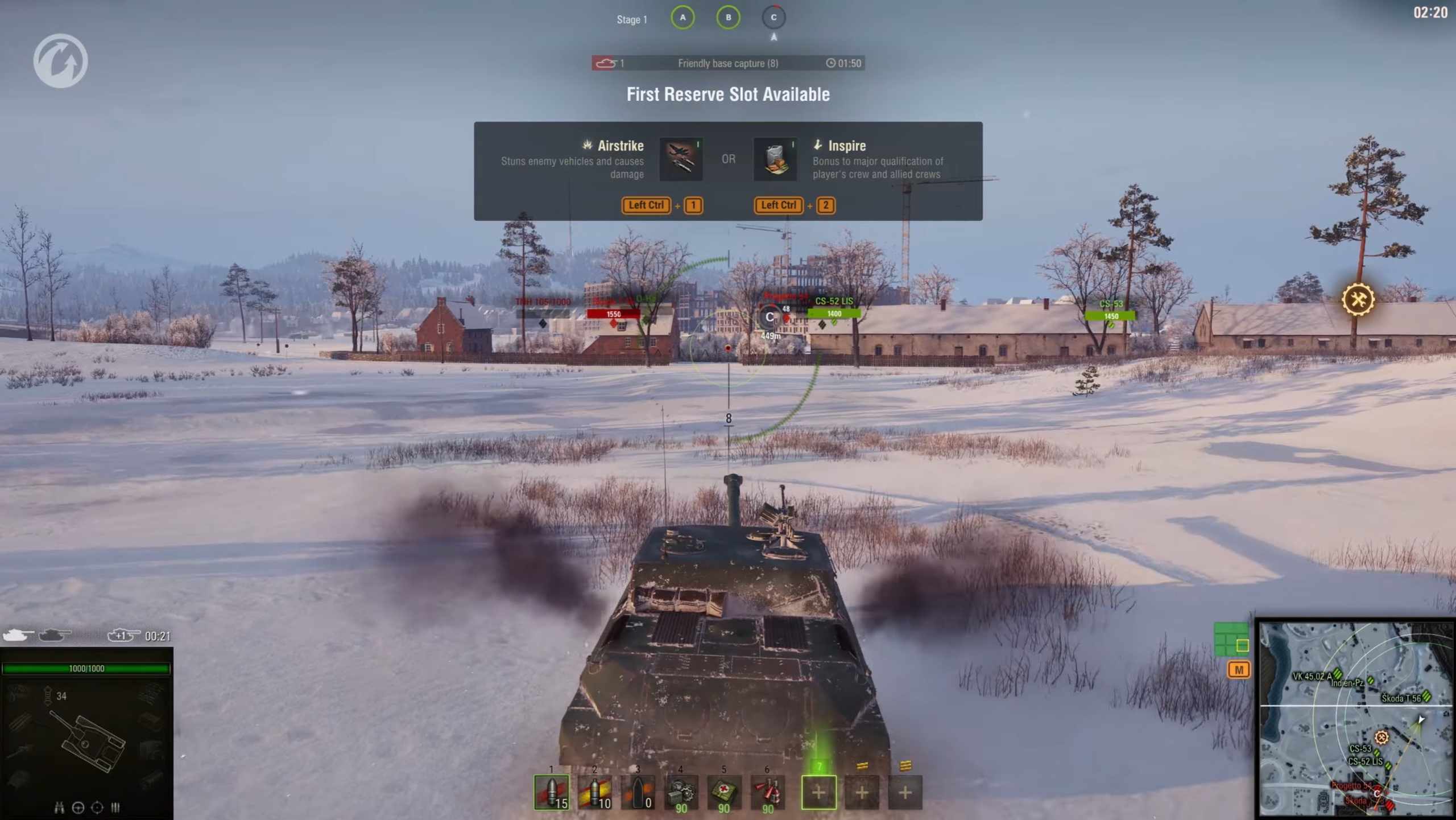
Task: Select the base C stage indicator
Action: [773, 18]
